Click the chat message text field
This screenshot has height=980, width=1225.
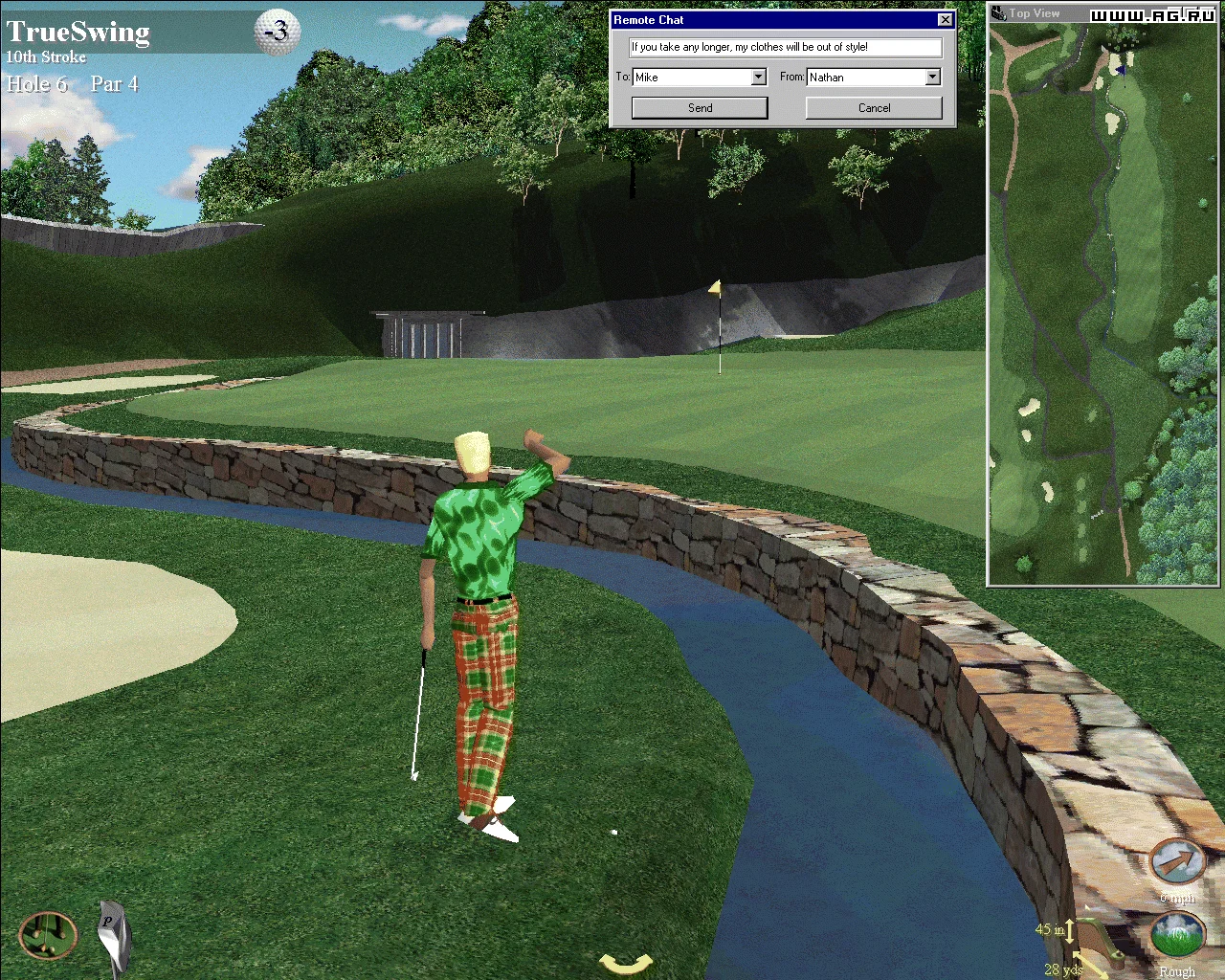click(x=785, y=47)
